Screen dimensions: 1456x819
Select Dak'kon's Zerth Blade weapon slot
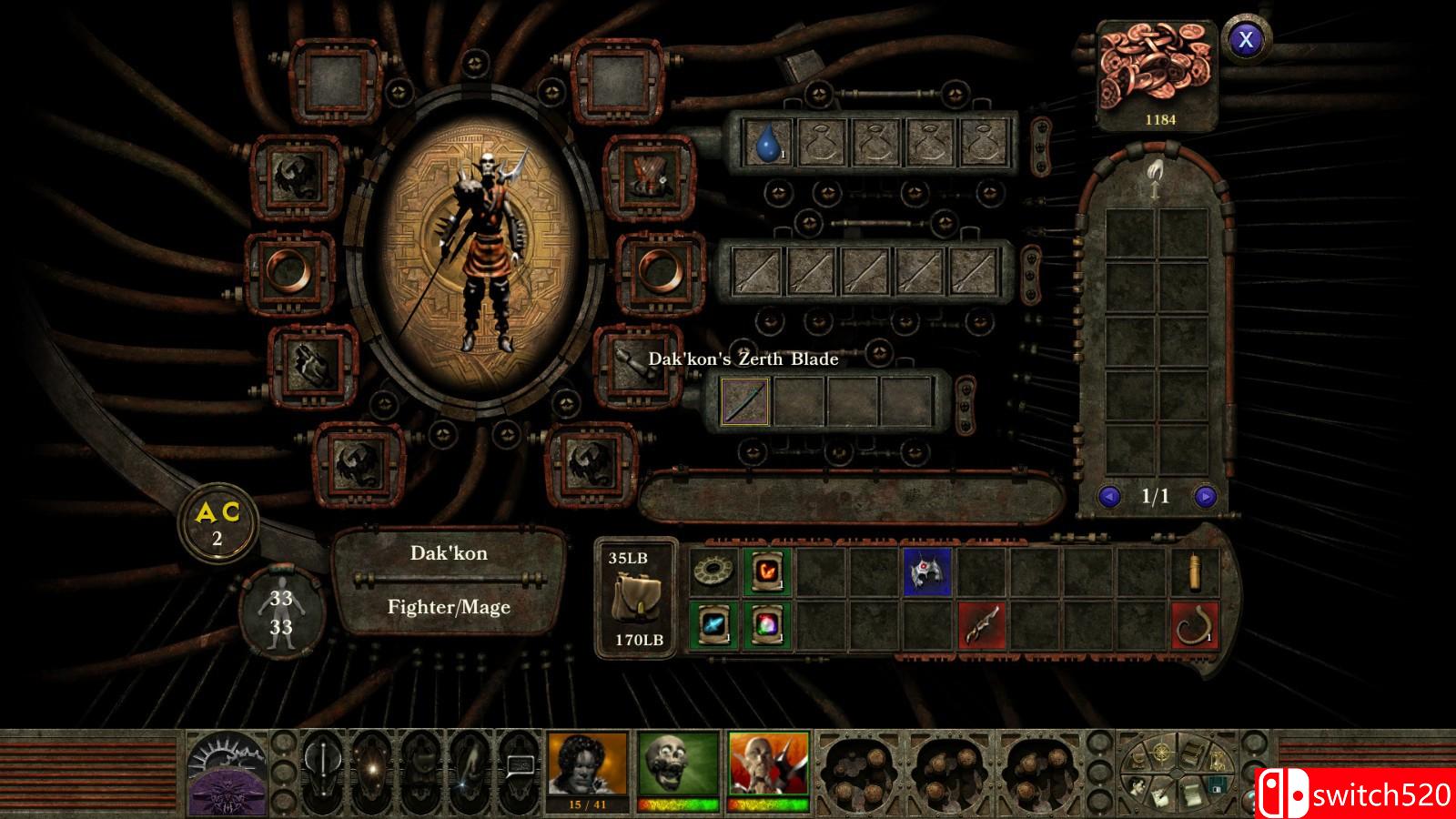click(745, 401)
